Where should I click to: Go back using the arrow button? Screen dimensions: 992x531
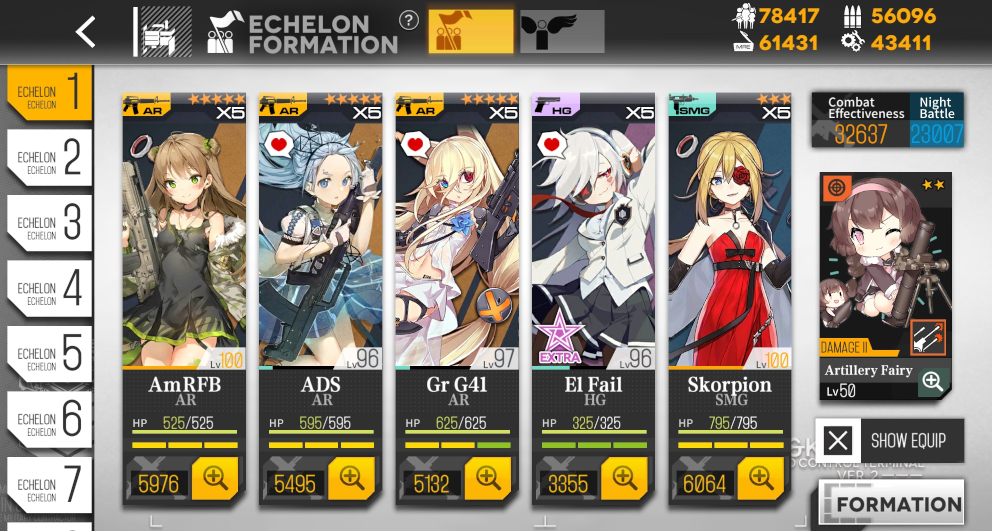click(x=86, y=32)
